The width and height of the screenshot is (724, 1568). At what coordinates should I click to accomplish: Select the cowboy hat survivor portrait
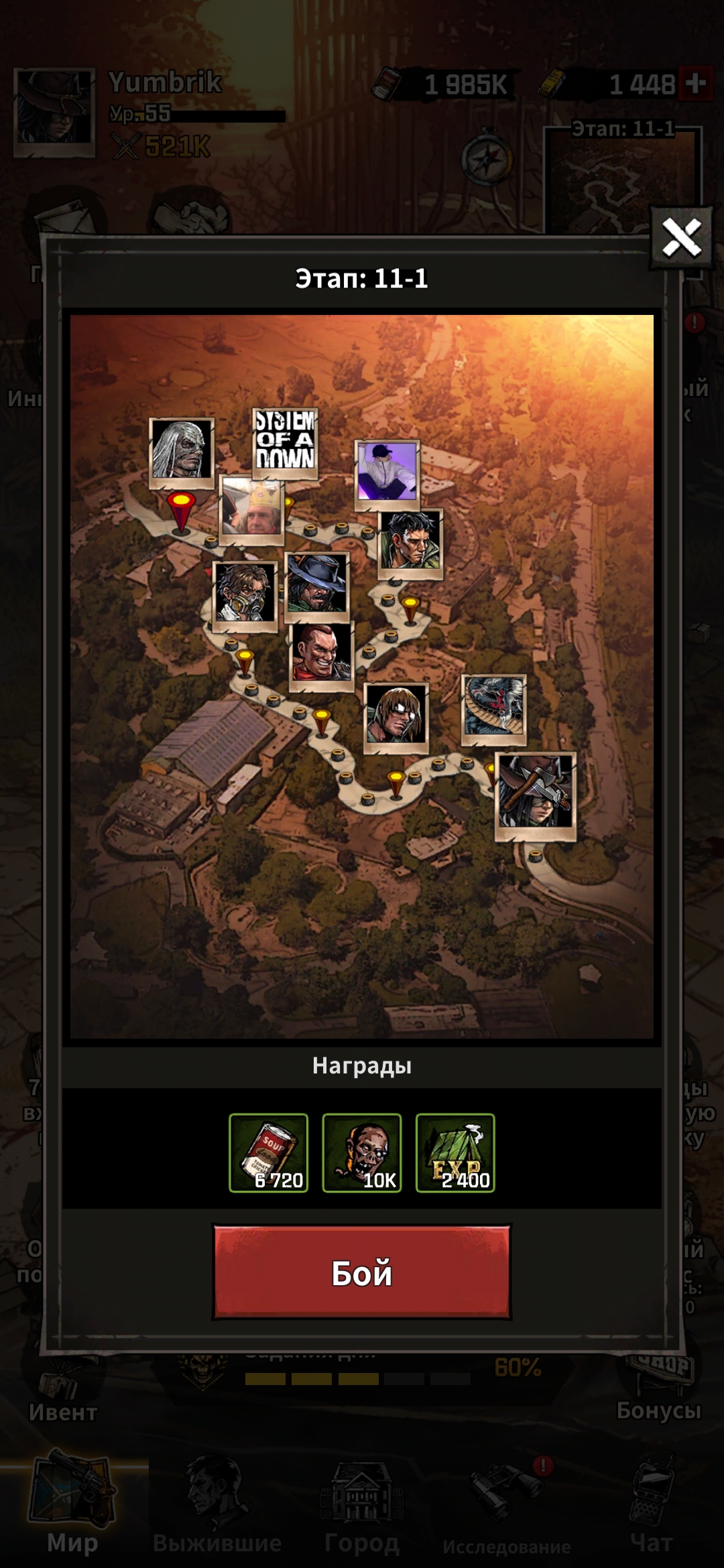coord(317,585)
